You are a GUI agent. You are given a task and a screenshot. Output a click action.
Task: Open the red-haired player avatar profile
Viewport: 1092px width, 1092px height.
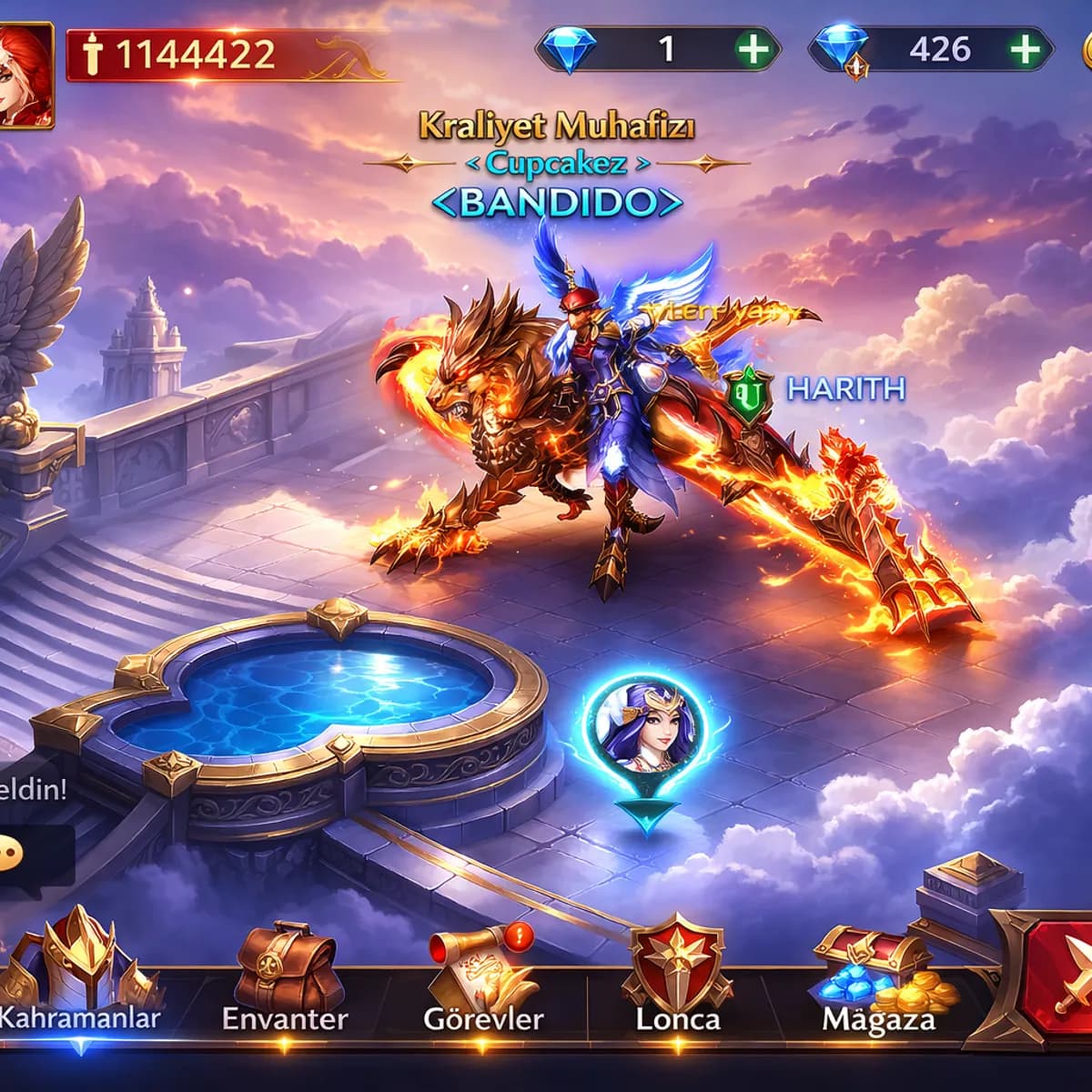point(25,75)
